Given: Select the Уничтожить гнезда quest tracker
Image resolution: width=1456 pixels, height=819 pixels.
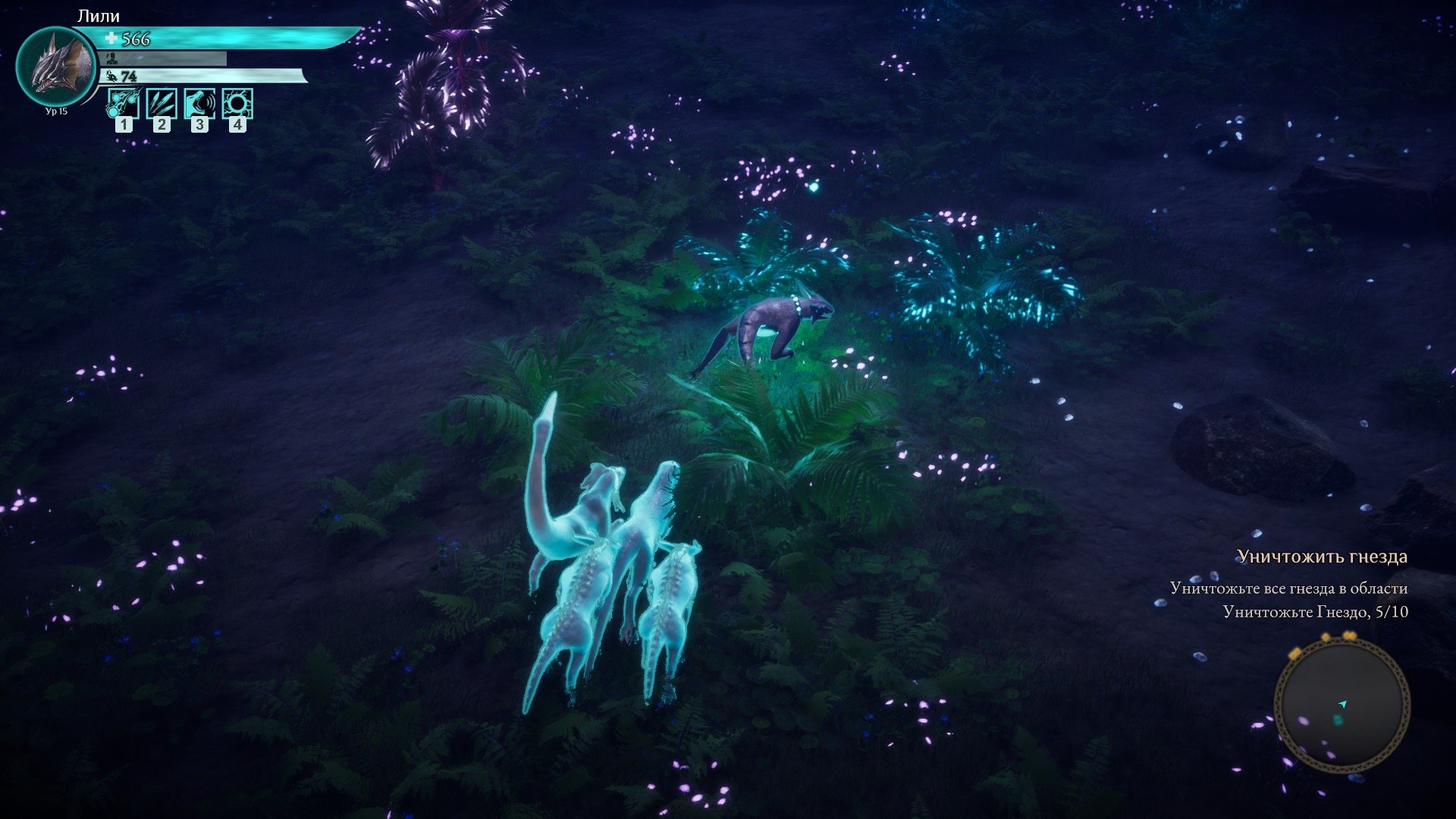Looking at the screenshot, I should (1322, 557).
